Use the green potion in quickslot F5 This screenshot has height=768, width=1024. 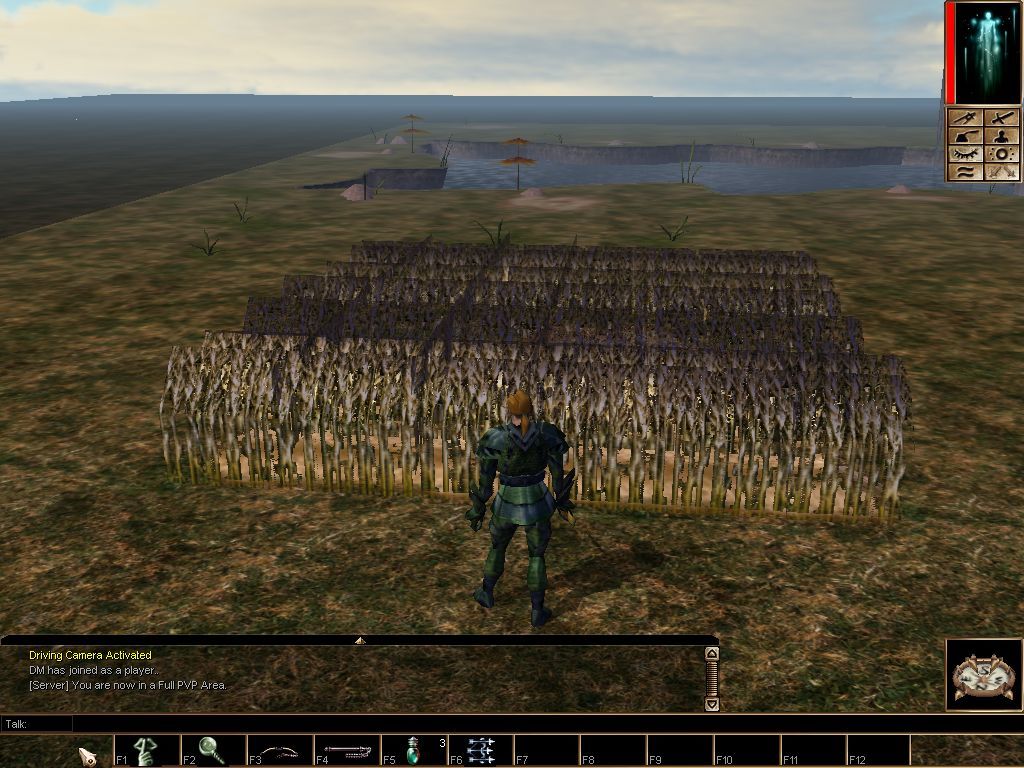tap(413, 750)
